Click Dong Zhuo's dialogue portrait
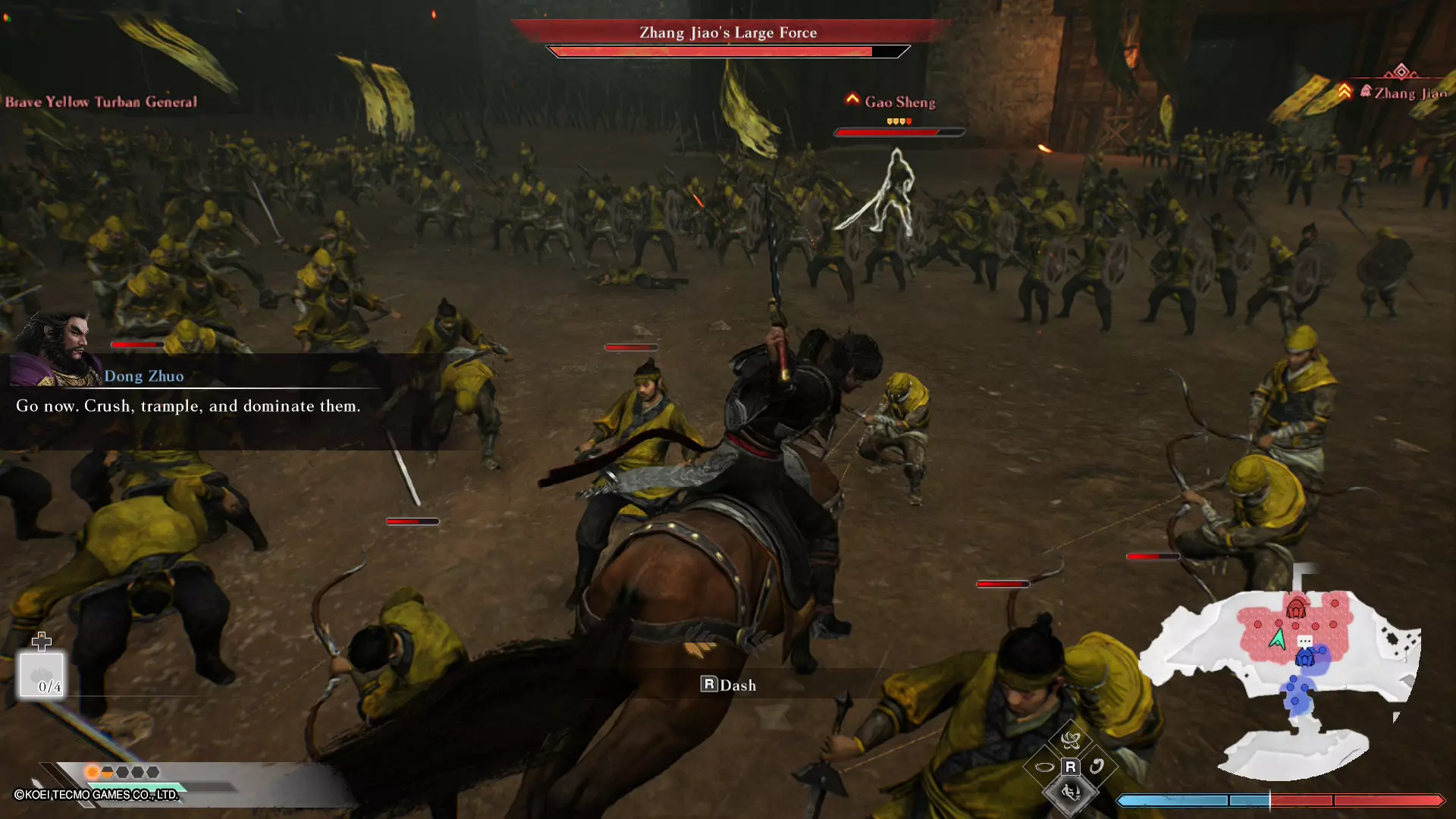 click(x=57, y=349)
